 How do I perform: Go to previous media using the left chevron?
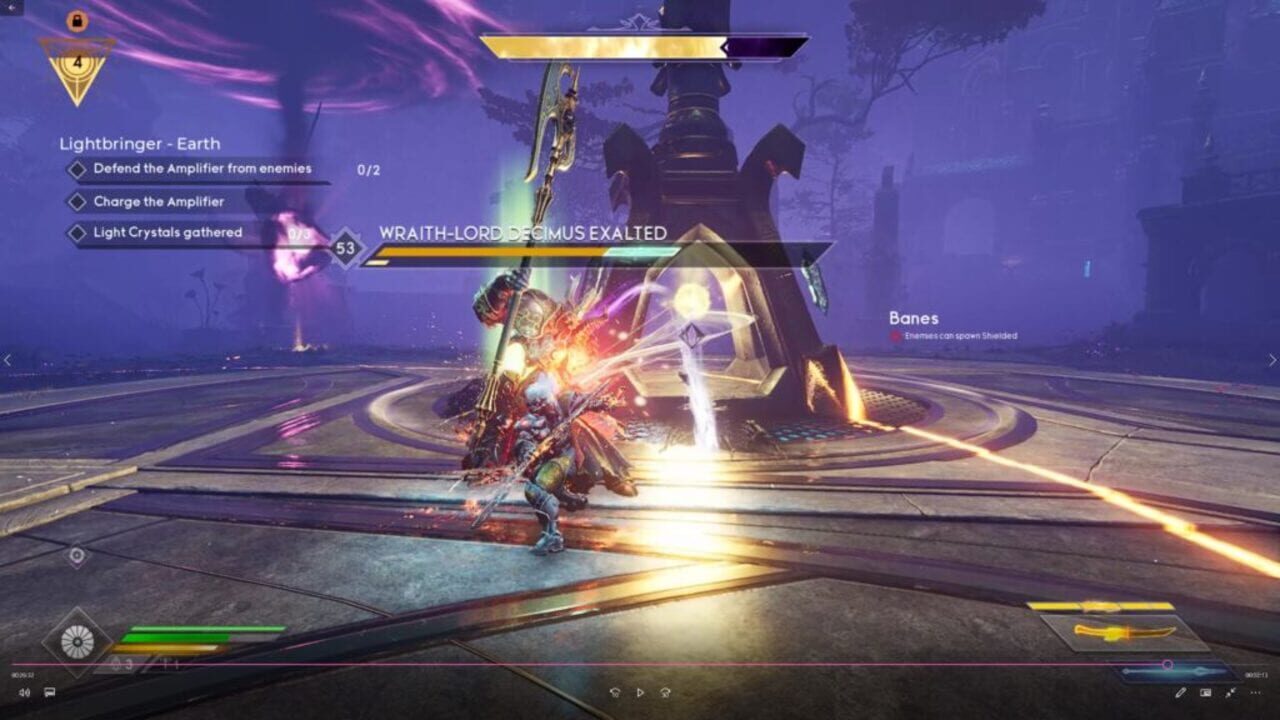[8, 360]
